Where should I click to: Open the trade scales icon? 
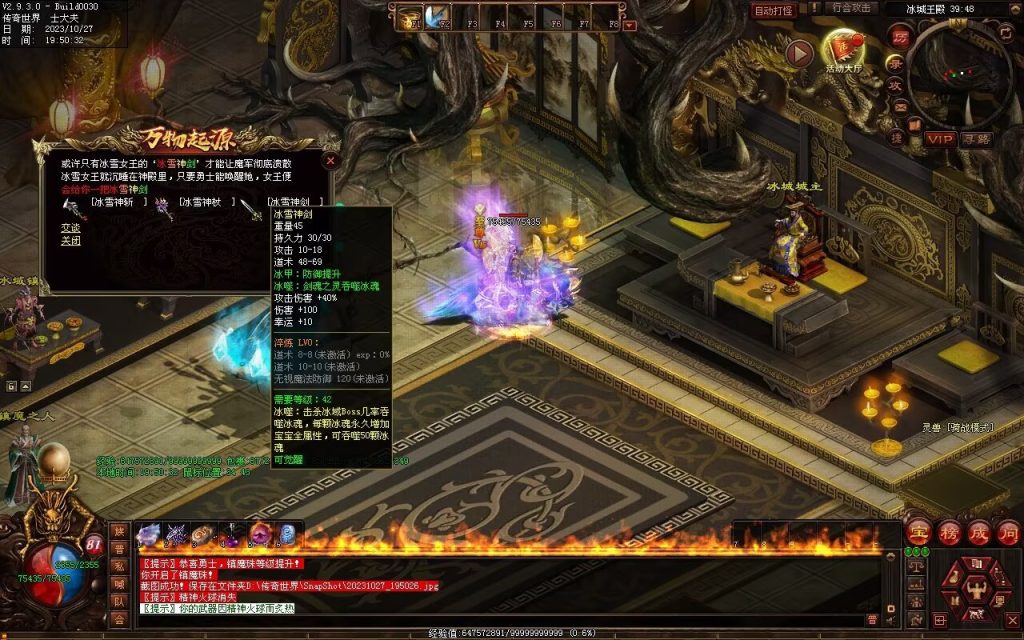point(918,565)
